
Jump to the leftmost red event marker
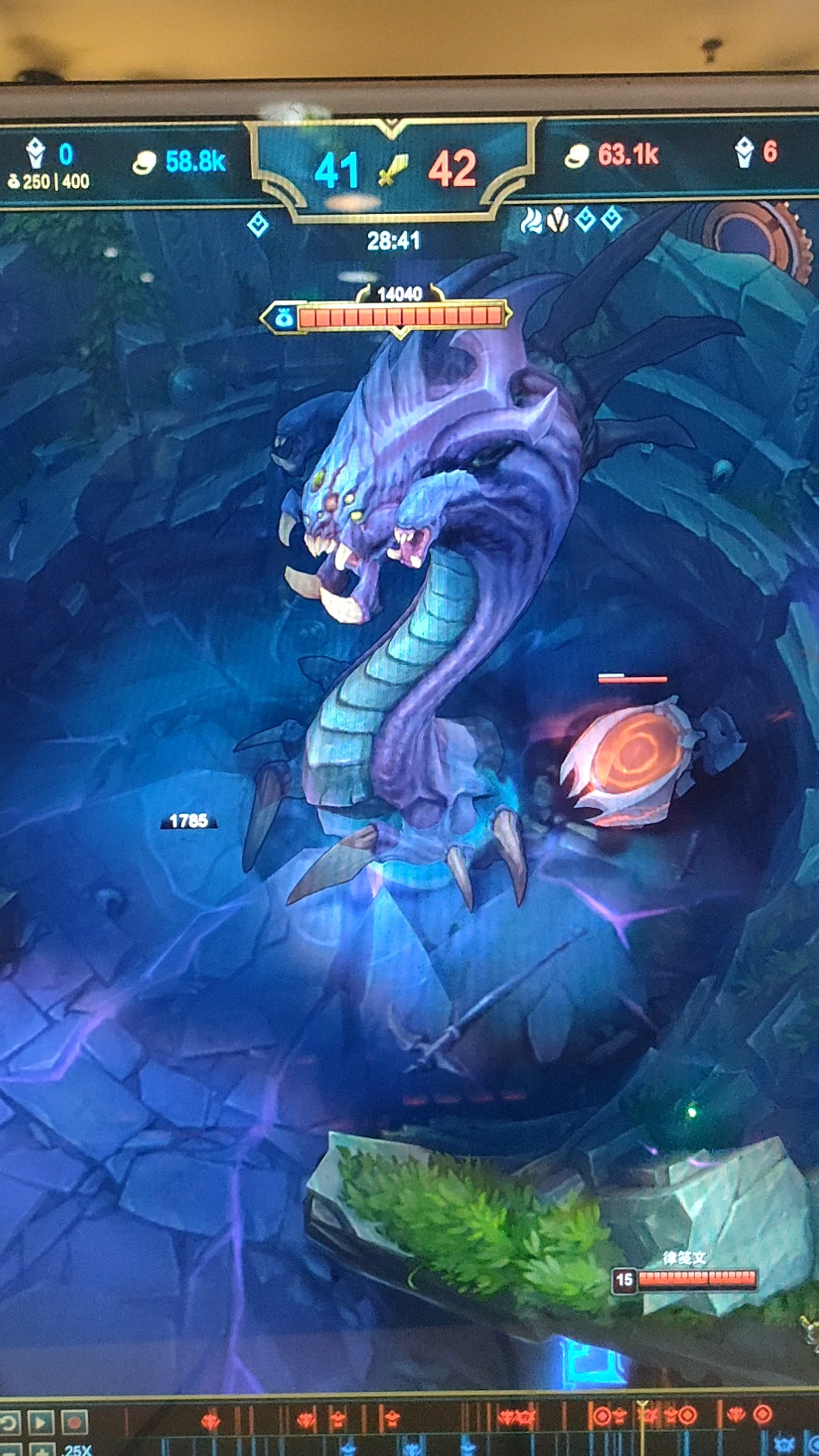[x=211, y=1420]
